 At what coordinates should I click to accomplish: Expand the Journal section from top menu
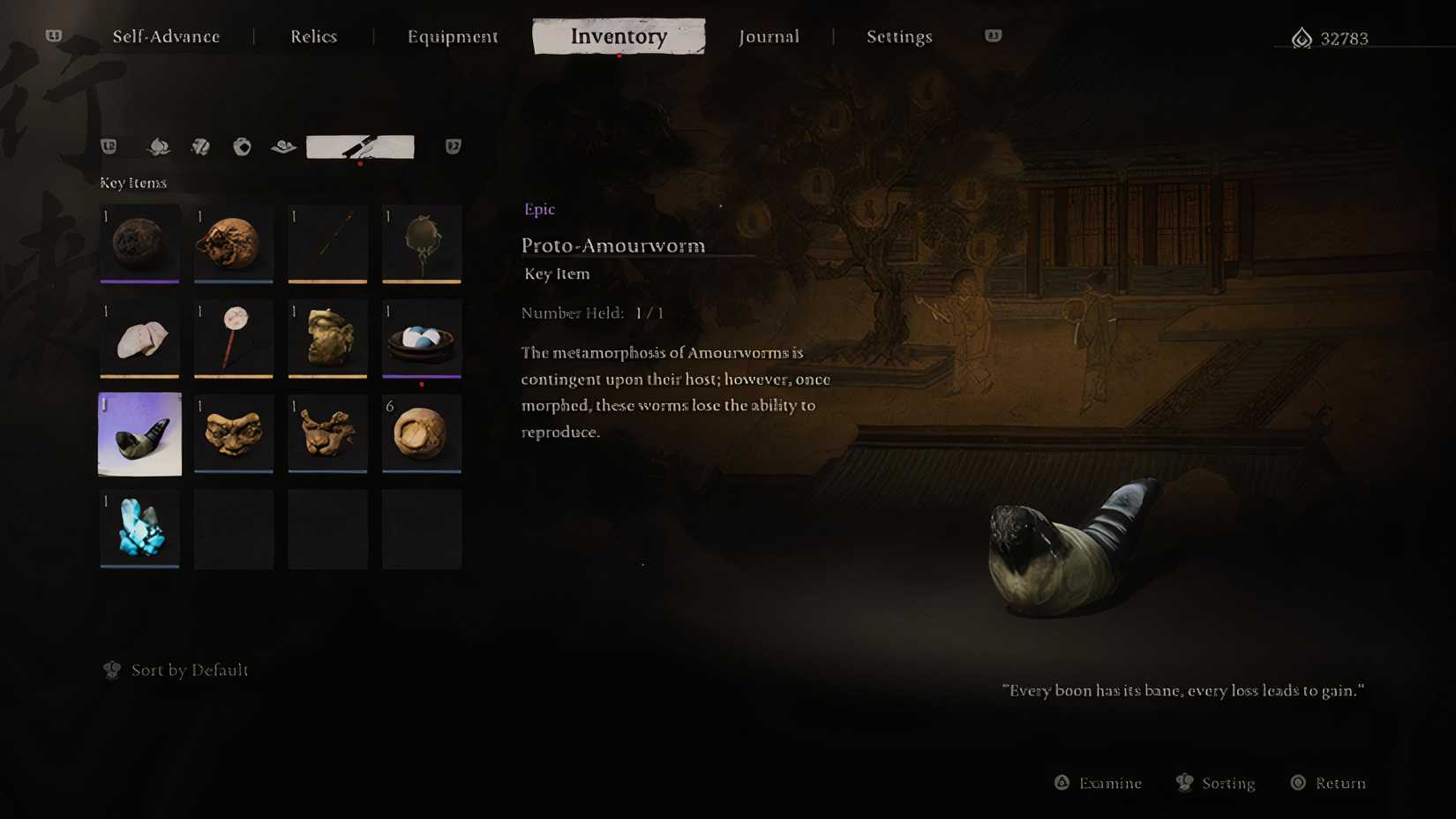[x=769, y=36]
